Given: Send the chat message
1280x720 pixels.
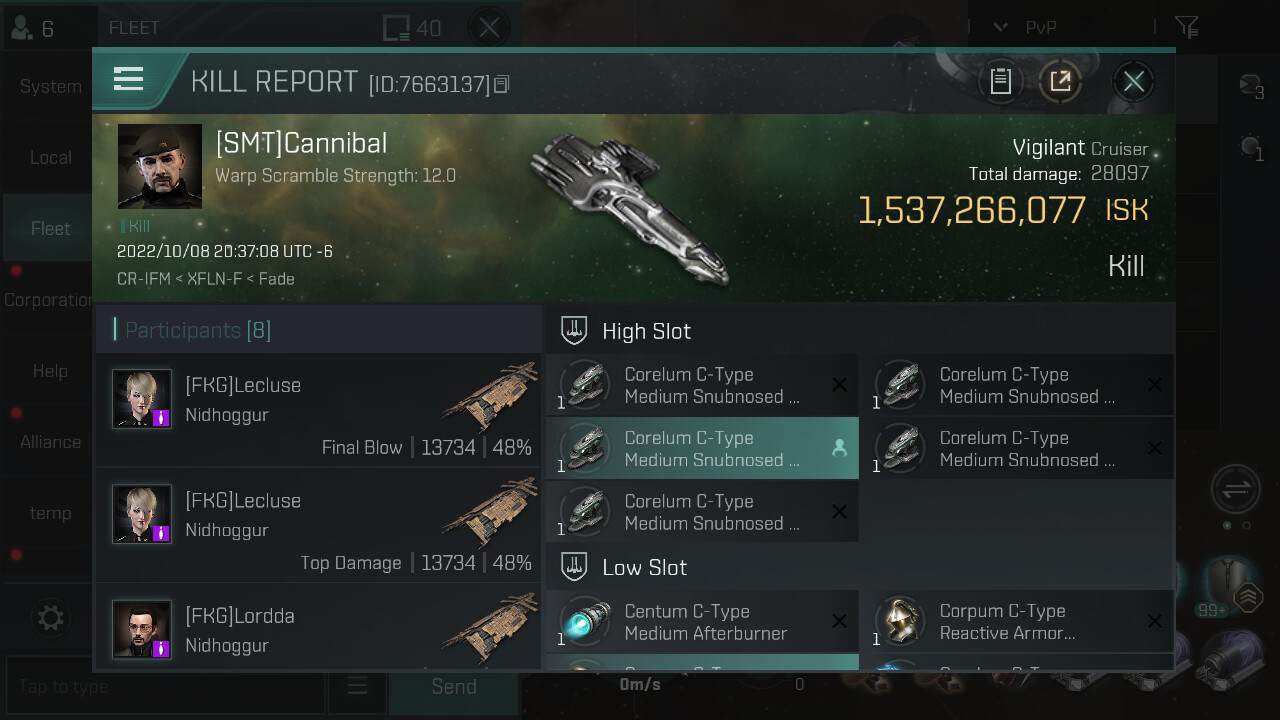Looking at the screenshot, I should tap(453, 687).
